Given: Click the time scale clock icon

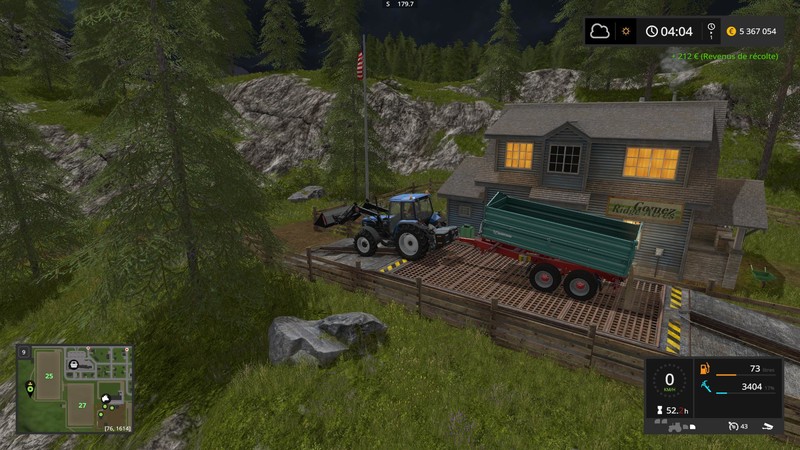Looking at the screenshot, I should [650, 31].
